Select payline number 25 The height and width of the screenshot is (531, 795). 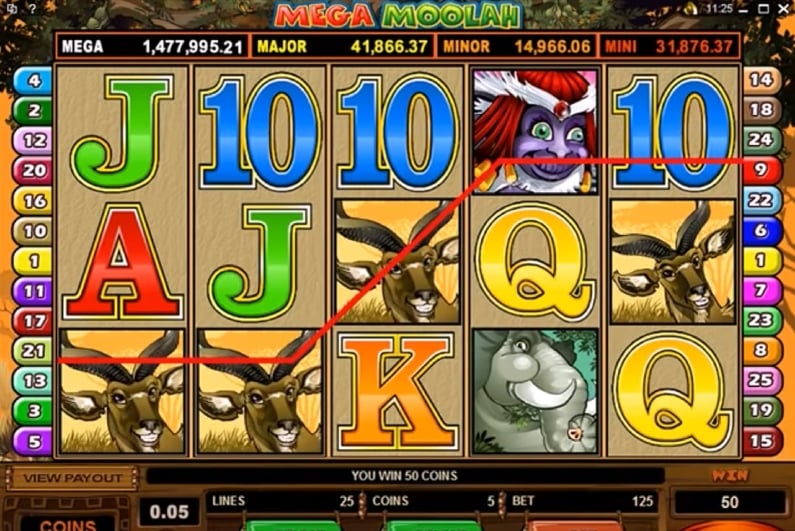click(761, 381)
